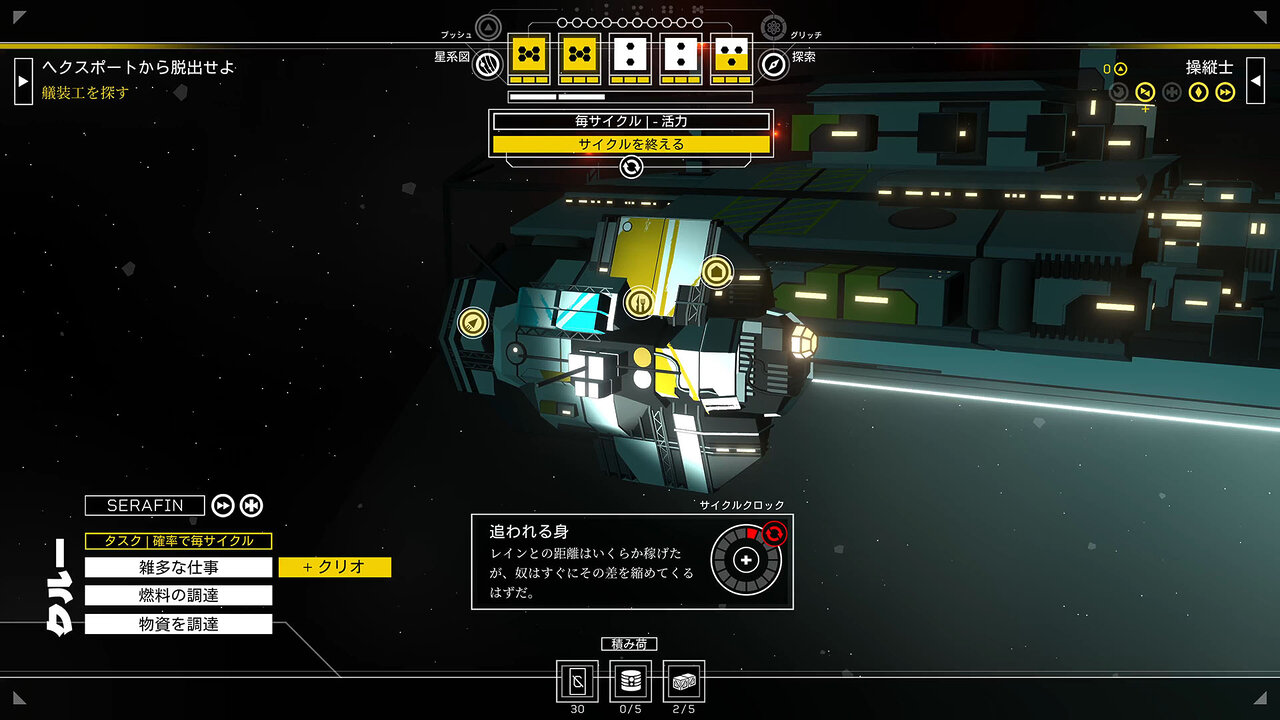Choose the 物資を調達 task
The width and height of the screenshot is (1280, 720).
178,624
